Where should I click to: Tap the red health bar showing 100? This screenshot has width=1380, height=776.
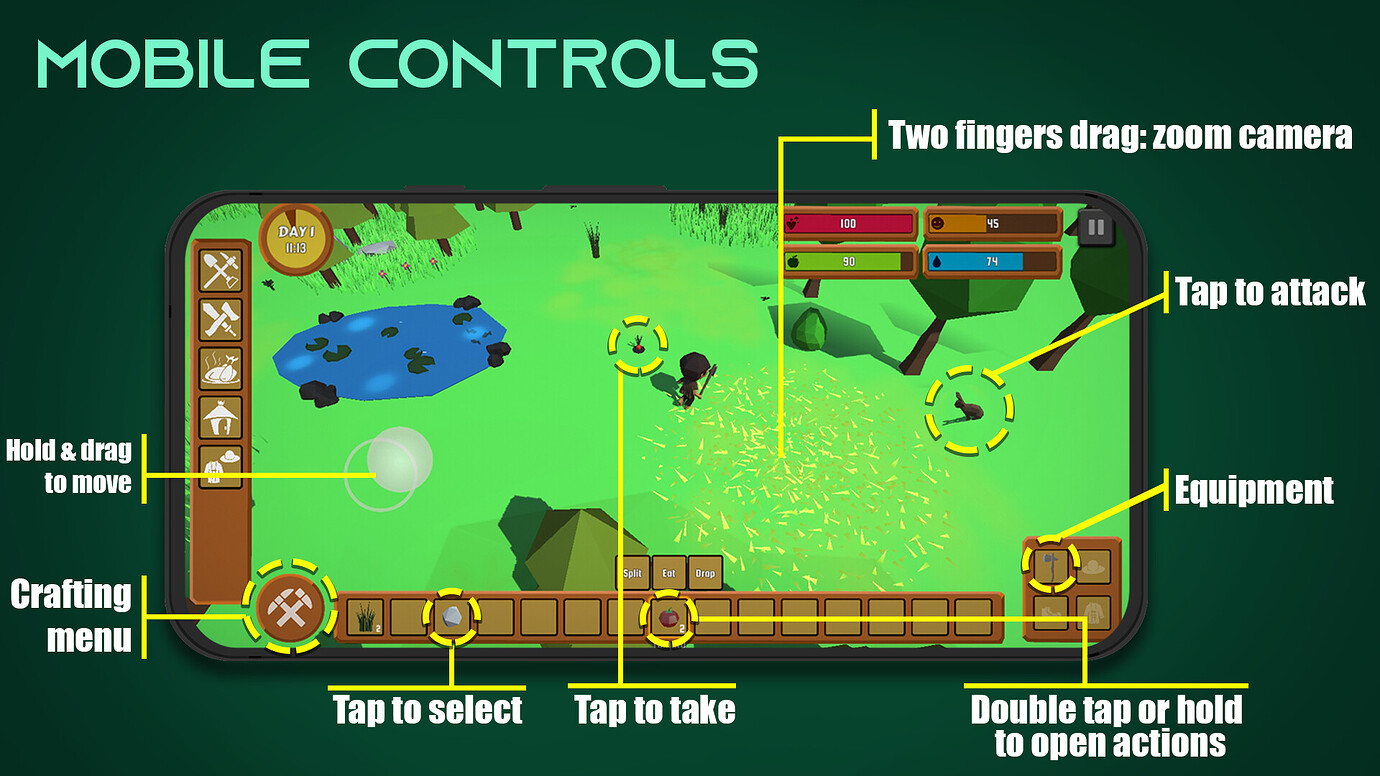coord(848,224)
